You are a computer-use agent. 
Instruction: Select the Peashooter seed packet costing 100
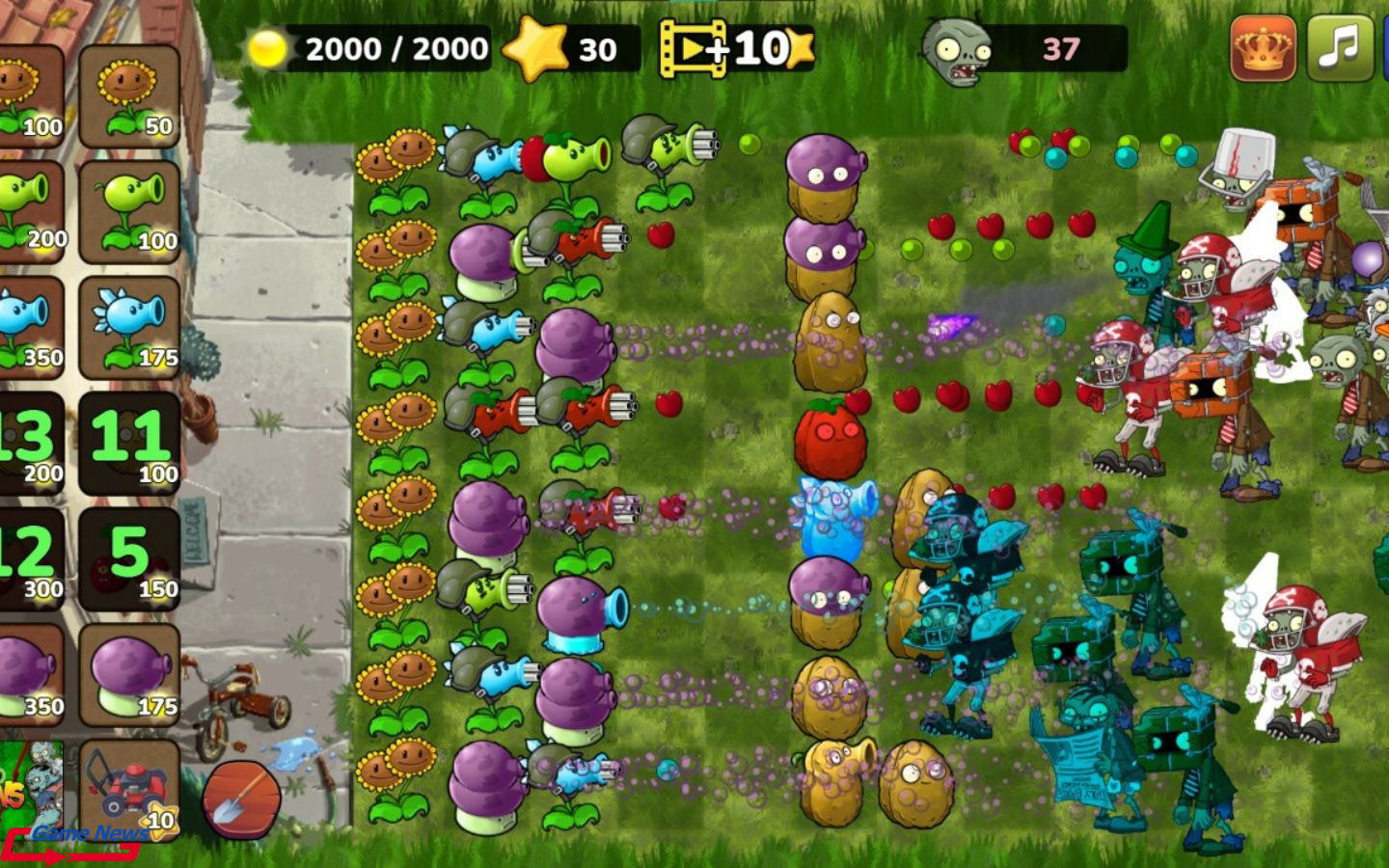tap(130, 207)
